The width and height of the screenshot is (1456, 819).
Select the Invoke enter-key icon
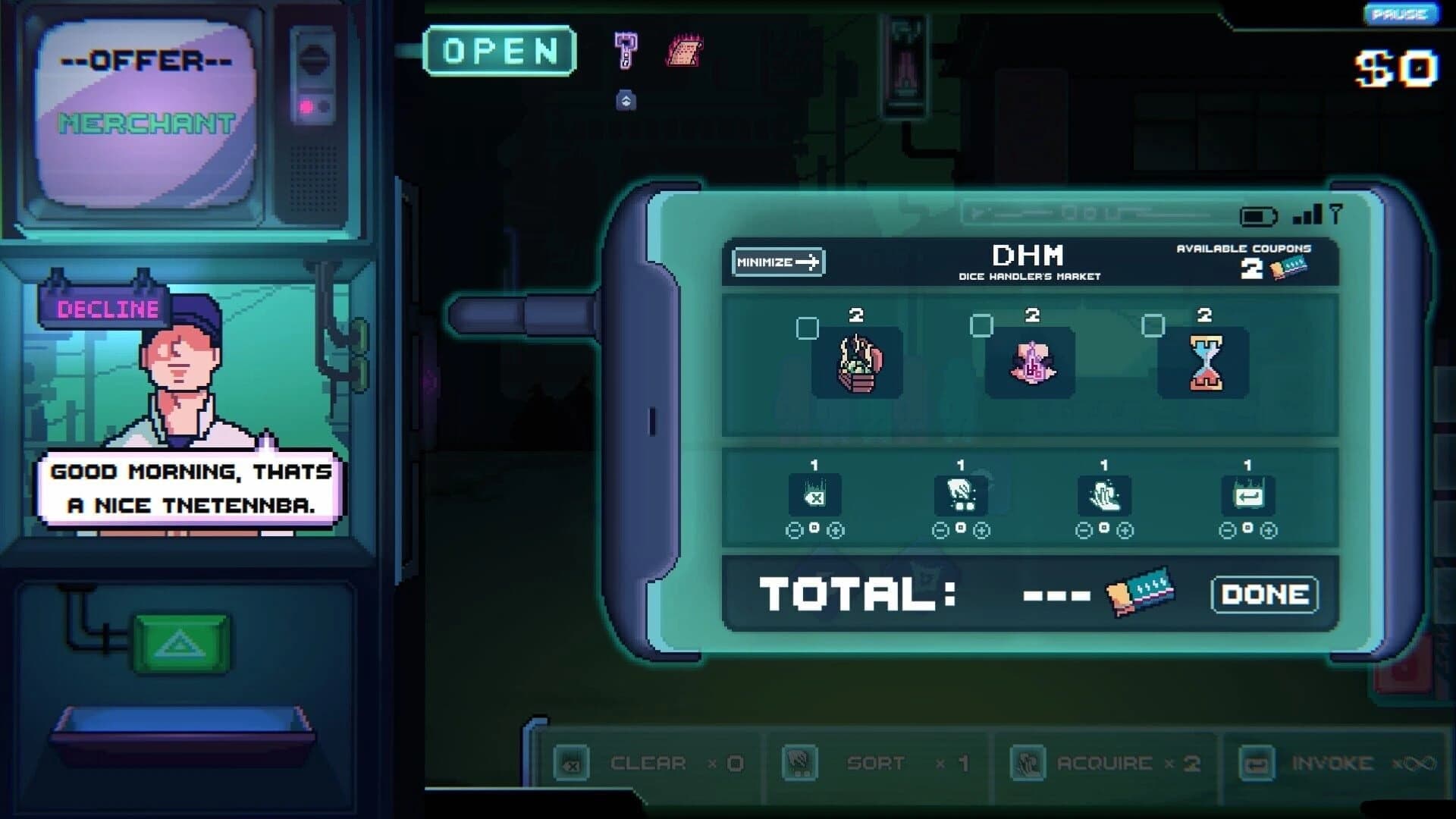click(x=1247, y=494)
